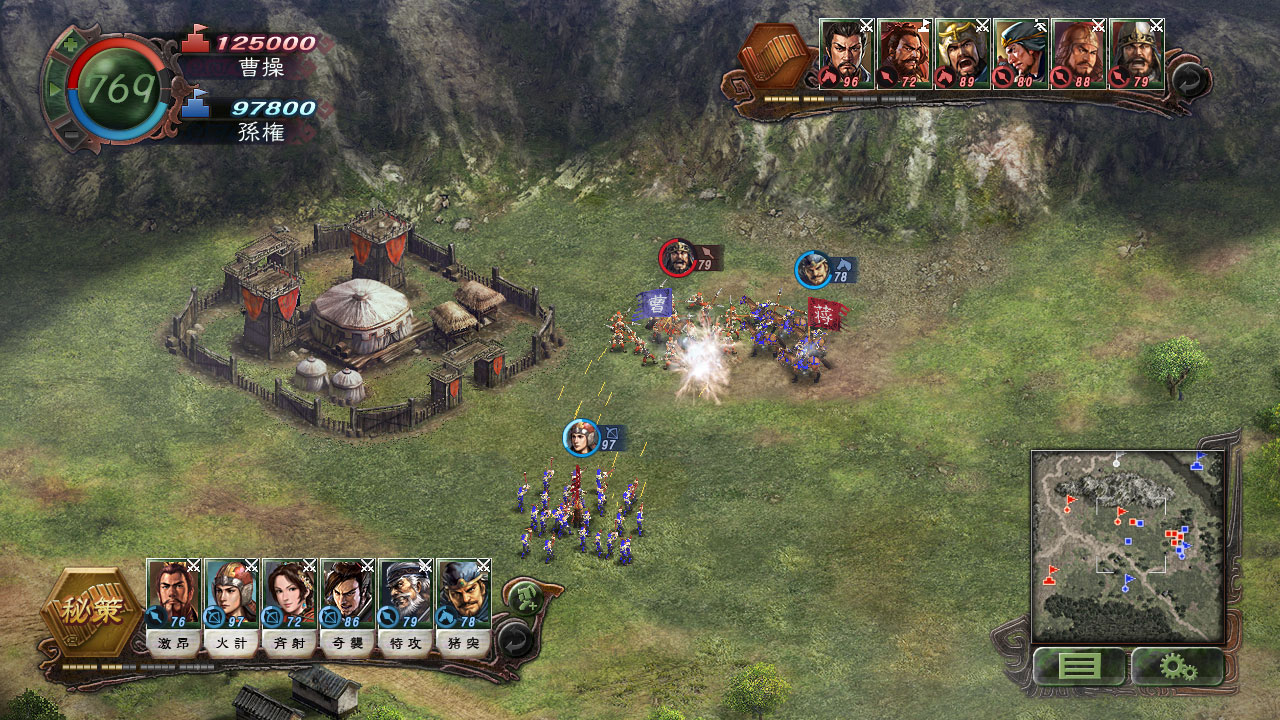Activate the 斉射 volley tactic

pyautogui.click(x=290, y=643)
